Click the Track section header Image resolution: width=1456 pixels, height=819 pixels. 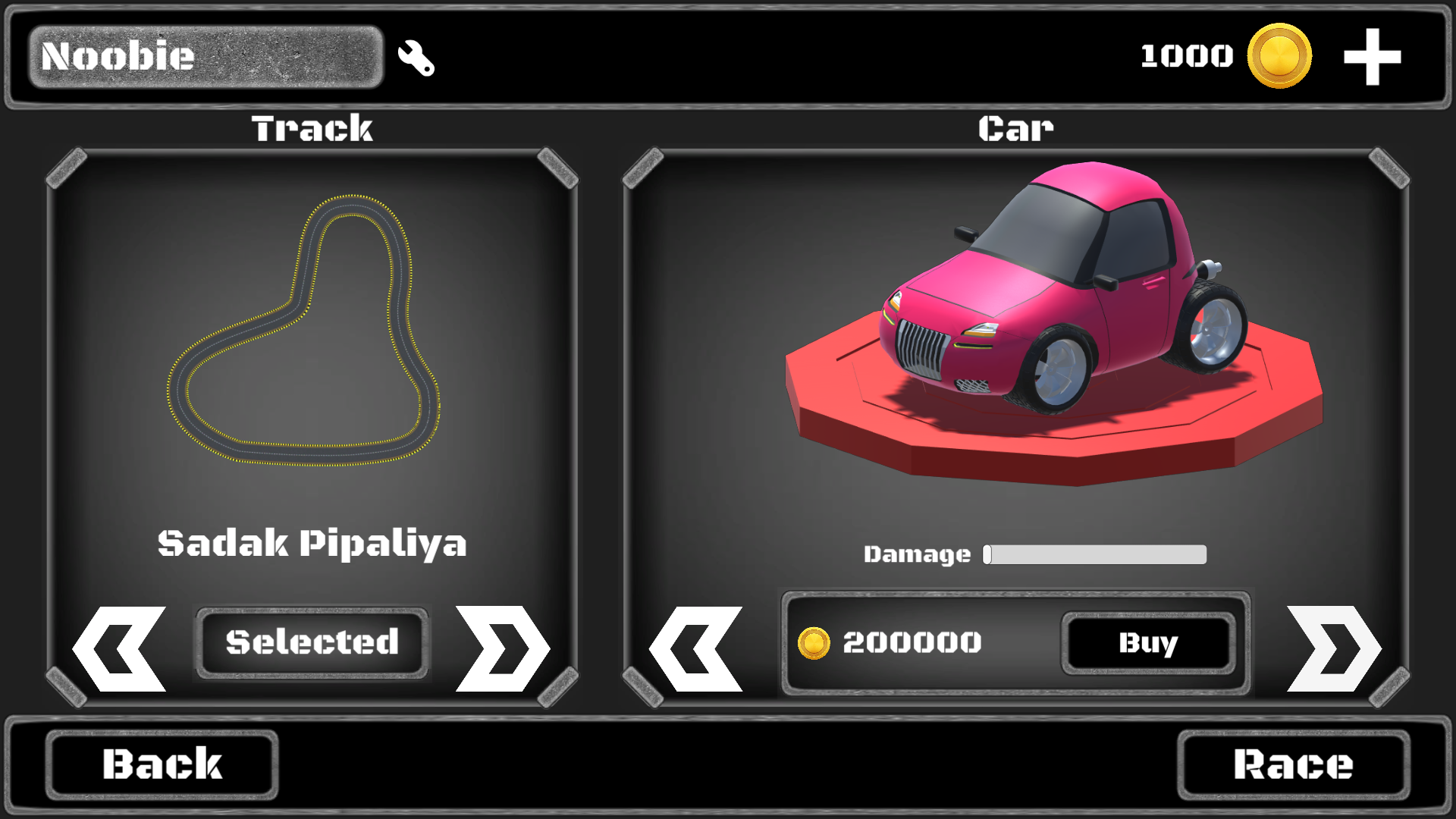312,127
